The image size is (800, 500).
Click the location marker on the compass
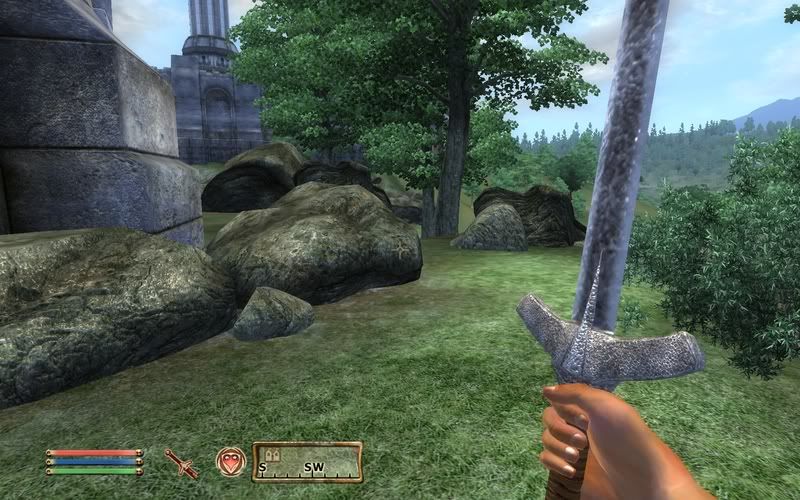point(273,453)
